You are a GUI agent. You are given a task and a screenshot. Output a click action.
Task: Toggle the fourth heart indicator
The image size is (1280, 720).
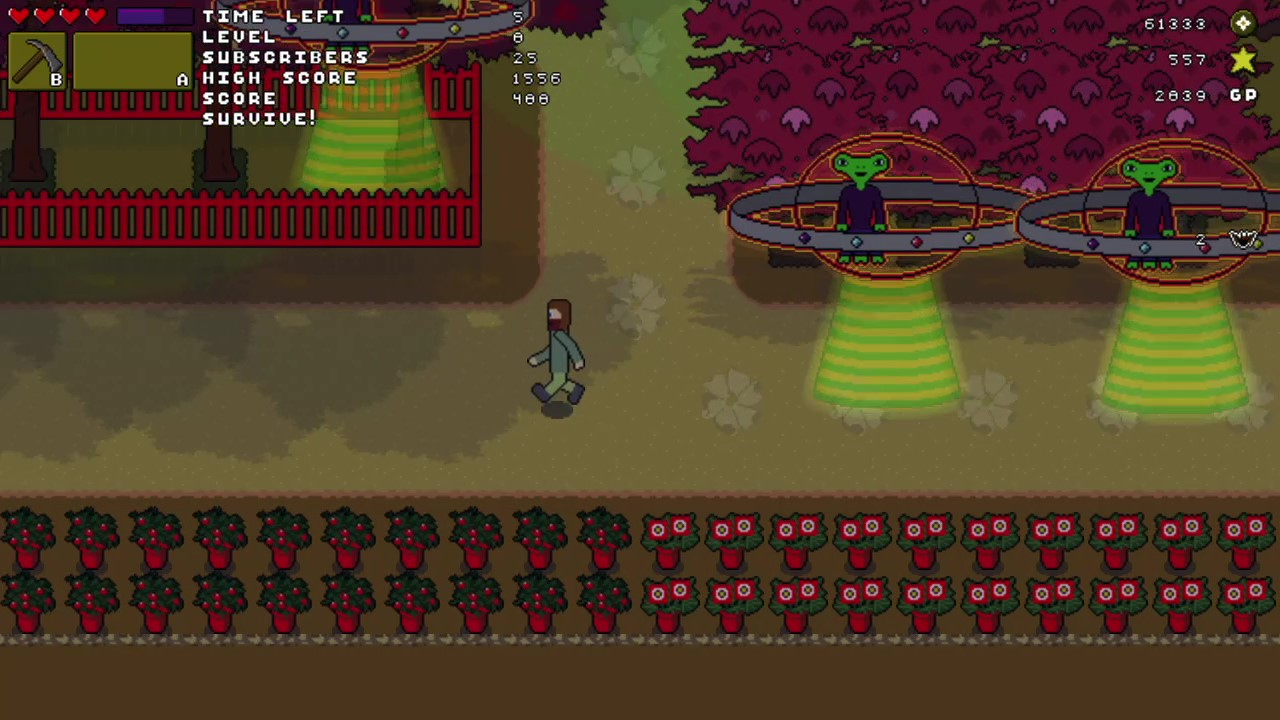click(94, 14)
